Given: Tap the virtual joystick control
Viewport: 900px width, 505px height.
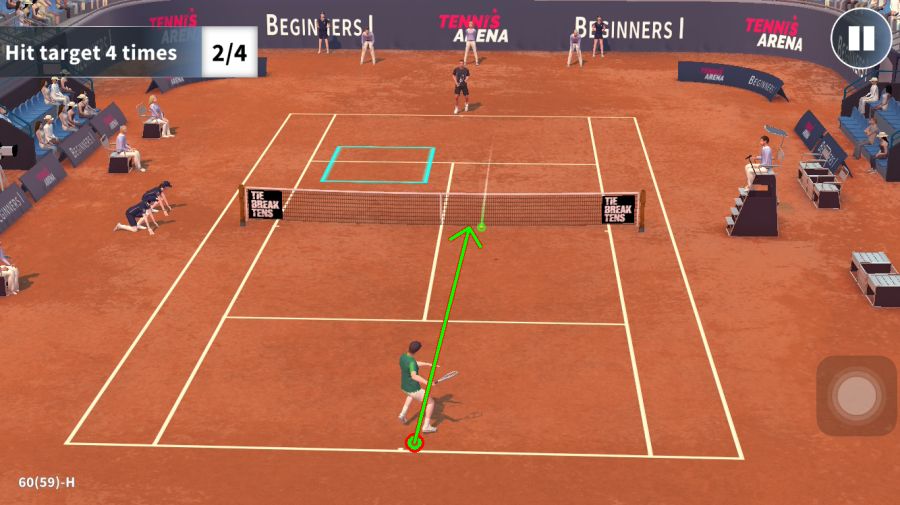Looking at the screenshot, I should tap(856, 396).
